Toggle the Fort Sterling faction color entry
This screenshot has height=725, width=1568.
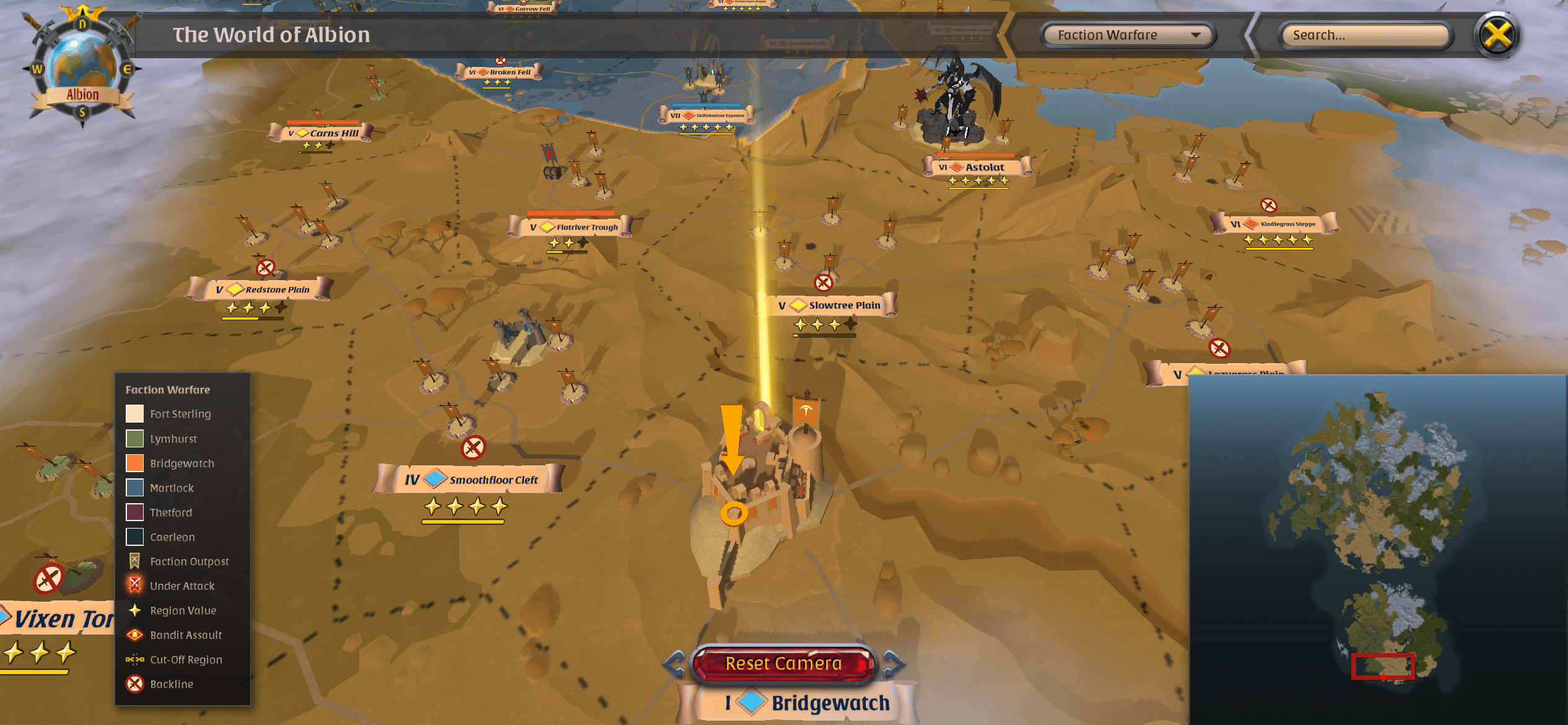point(134,413)
